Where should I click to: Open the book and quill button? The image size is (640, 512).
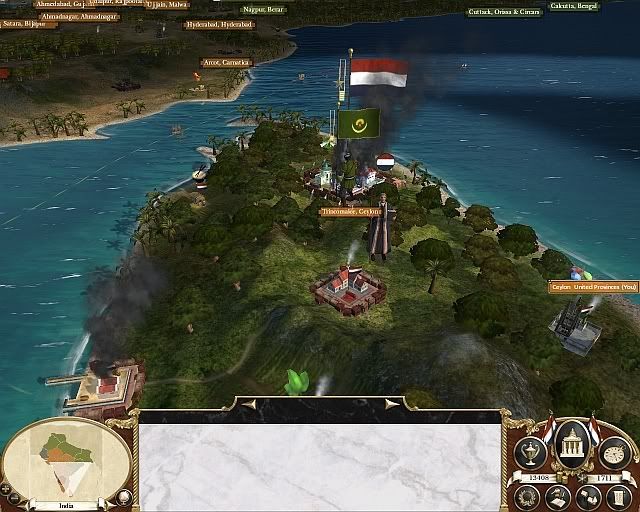click(x=558, y=496)
